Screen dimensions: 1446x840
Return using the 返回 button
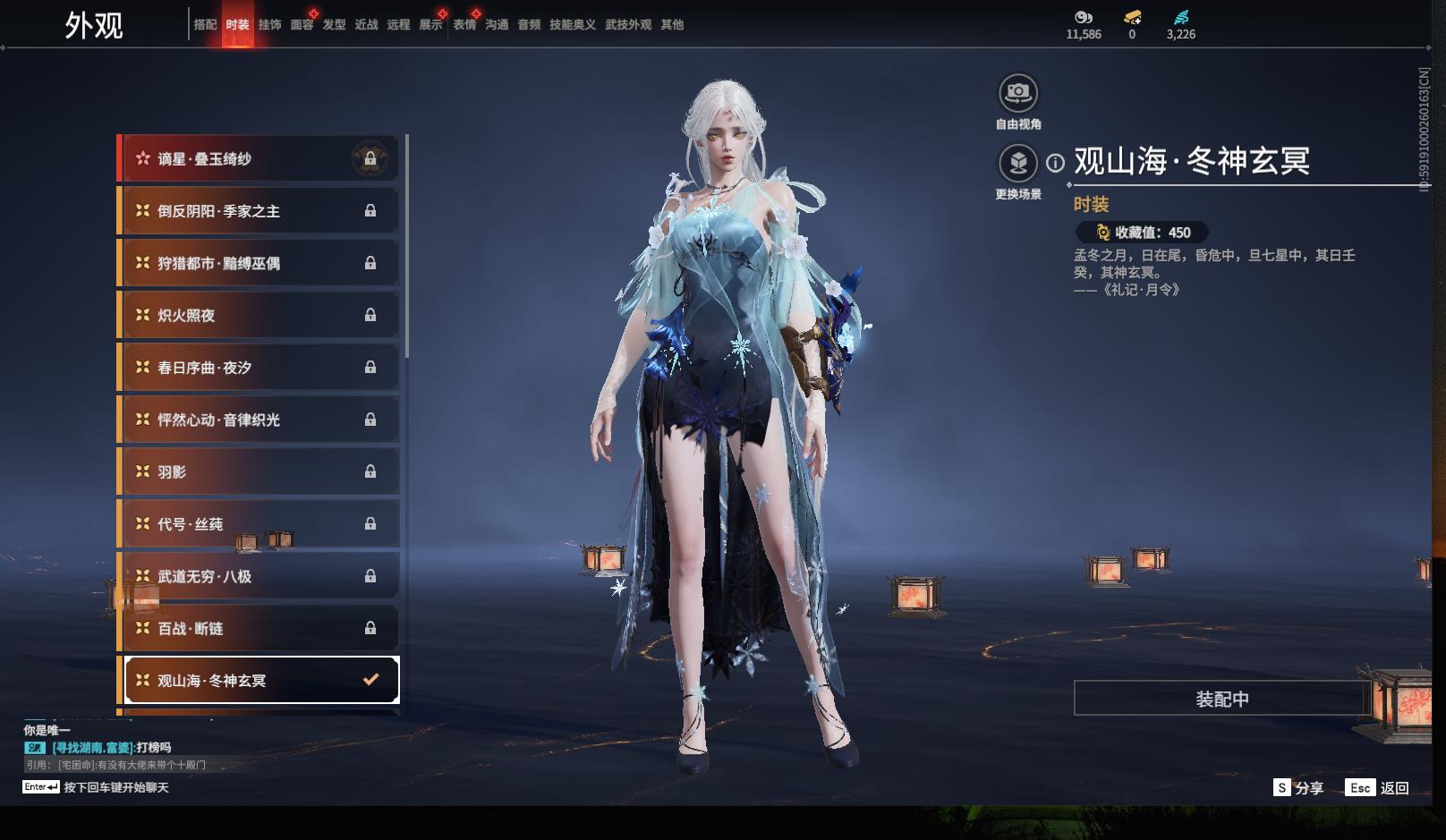[1378, 788]
